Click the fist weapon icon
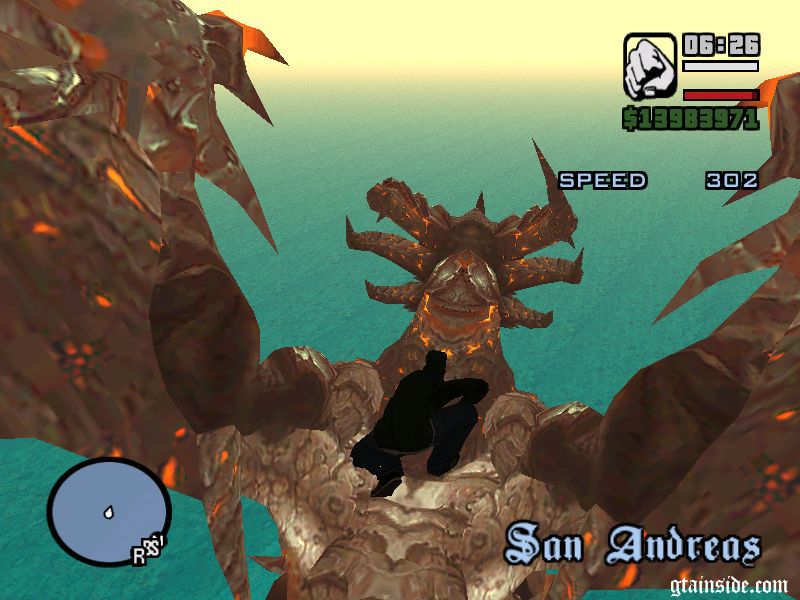 [x=649, y=66]
